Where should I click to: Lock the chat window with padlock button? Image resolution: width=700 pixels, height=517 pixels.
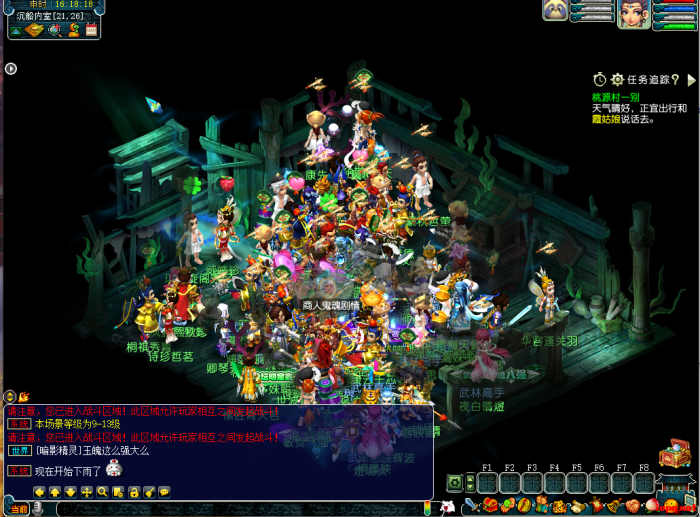(x=133, y=492)
